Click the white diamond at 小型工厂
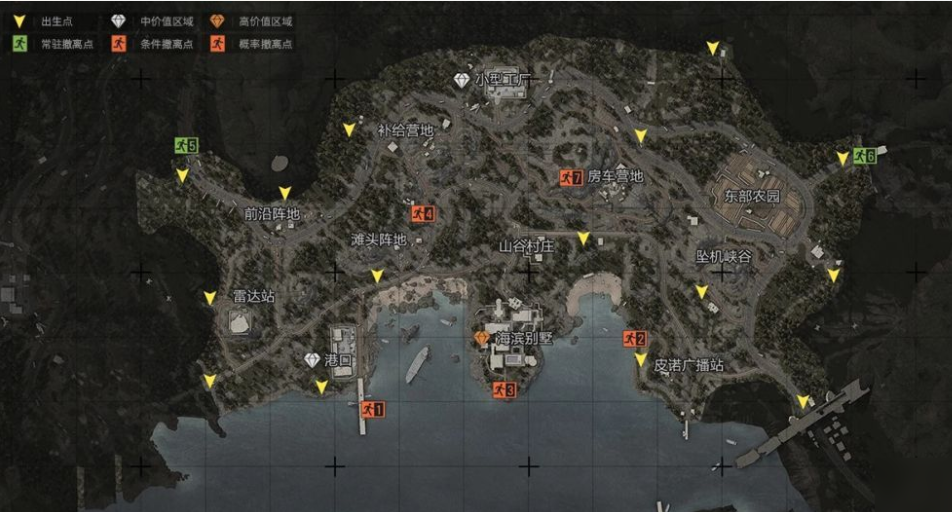This screenshot has height=512, width=952. click(461, 79)
